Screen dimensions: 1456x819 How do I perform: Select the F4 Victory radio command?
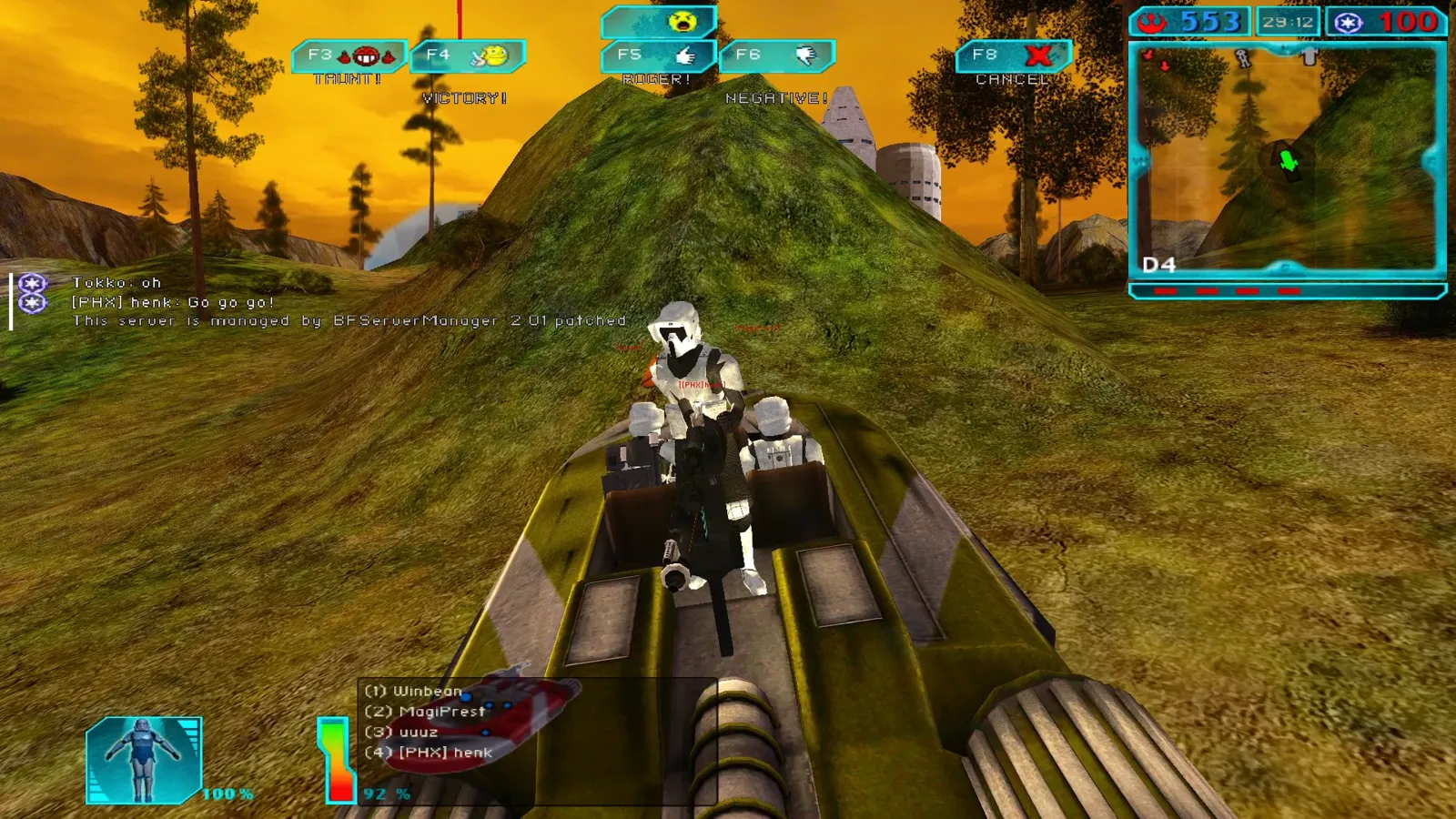click(x=468, y=56)
